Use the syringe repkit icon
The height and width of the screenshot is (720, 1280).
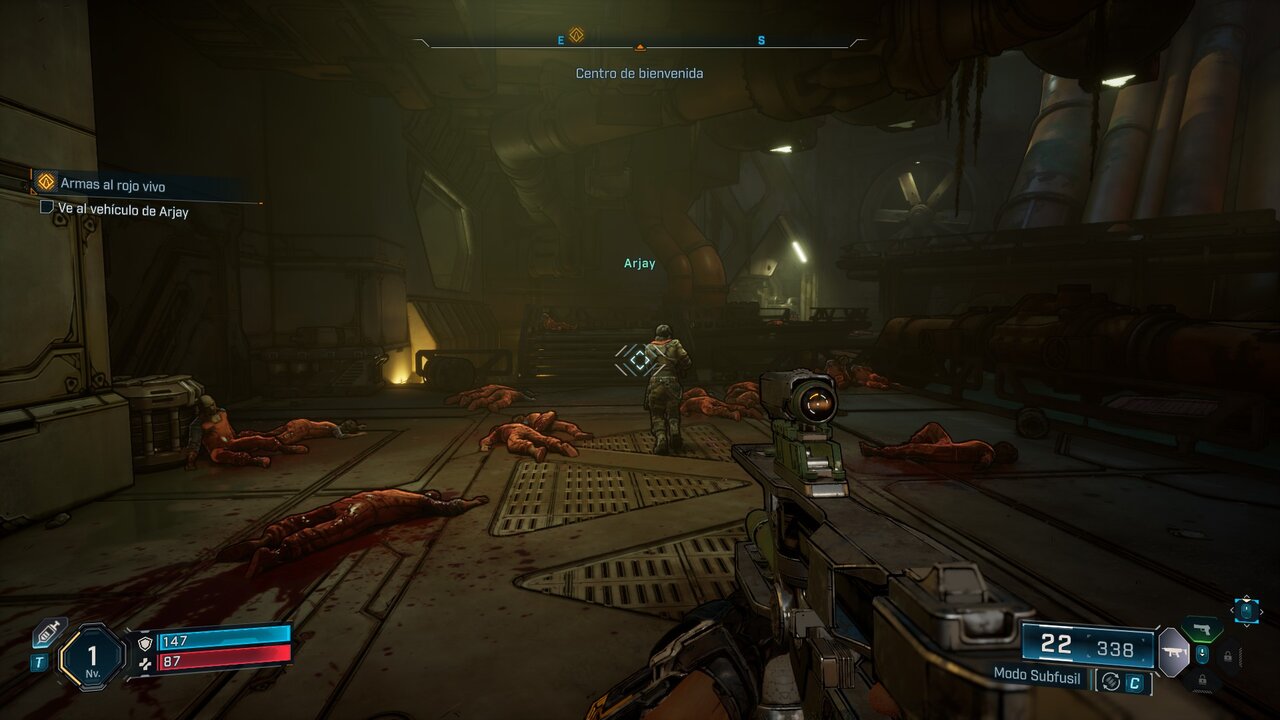point(48,634)
